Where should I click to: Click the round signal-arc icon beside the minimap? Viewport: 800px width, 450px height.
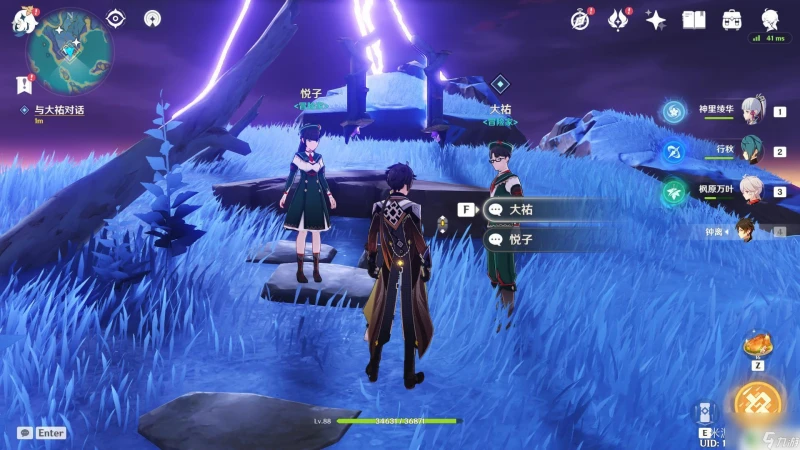pos(152,18)
